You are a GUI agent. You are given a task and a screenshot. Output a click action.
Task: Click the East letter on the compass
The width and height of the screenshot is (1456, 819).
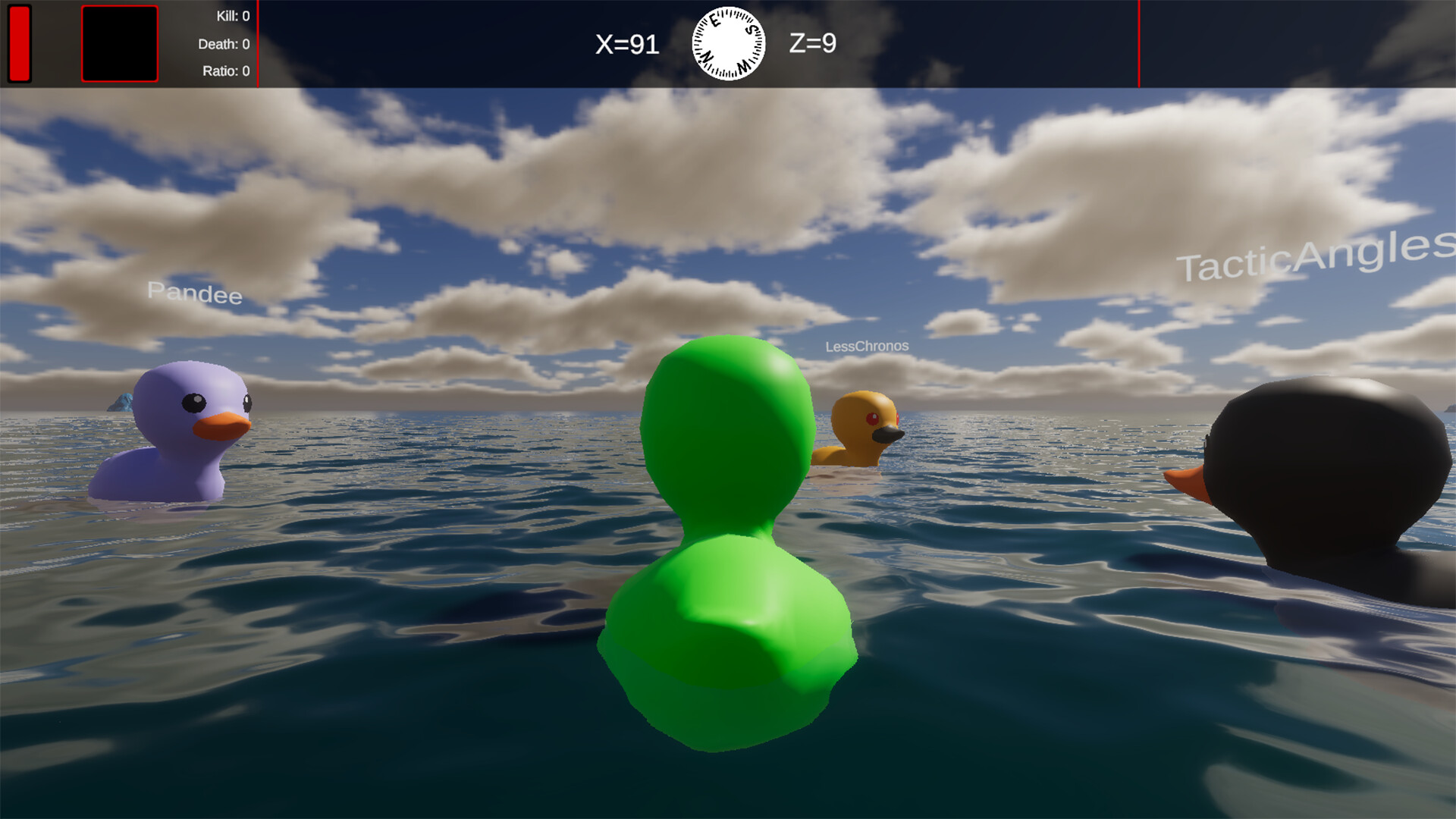(716, 20)
